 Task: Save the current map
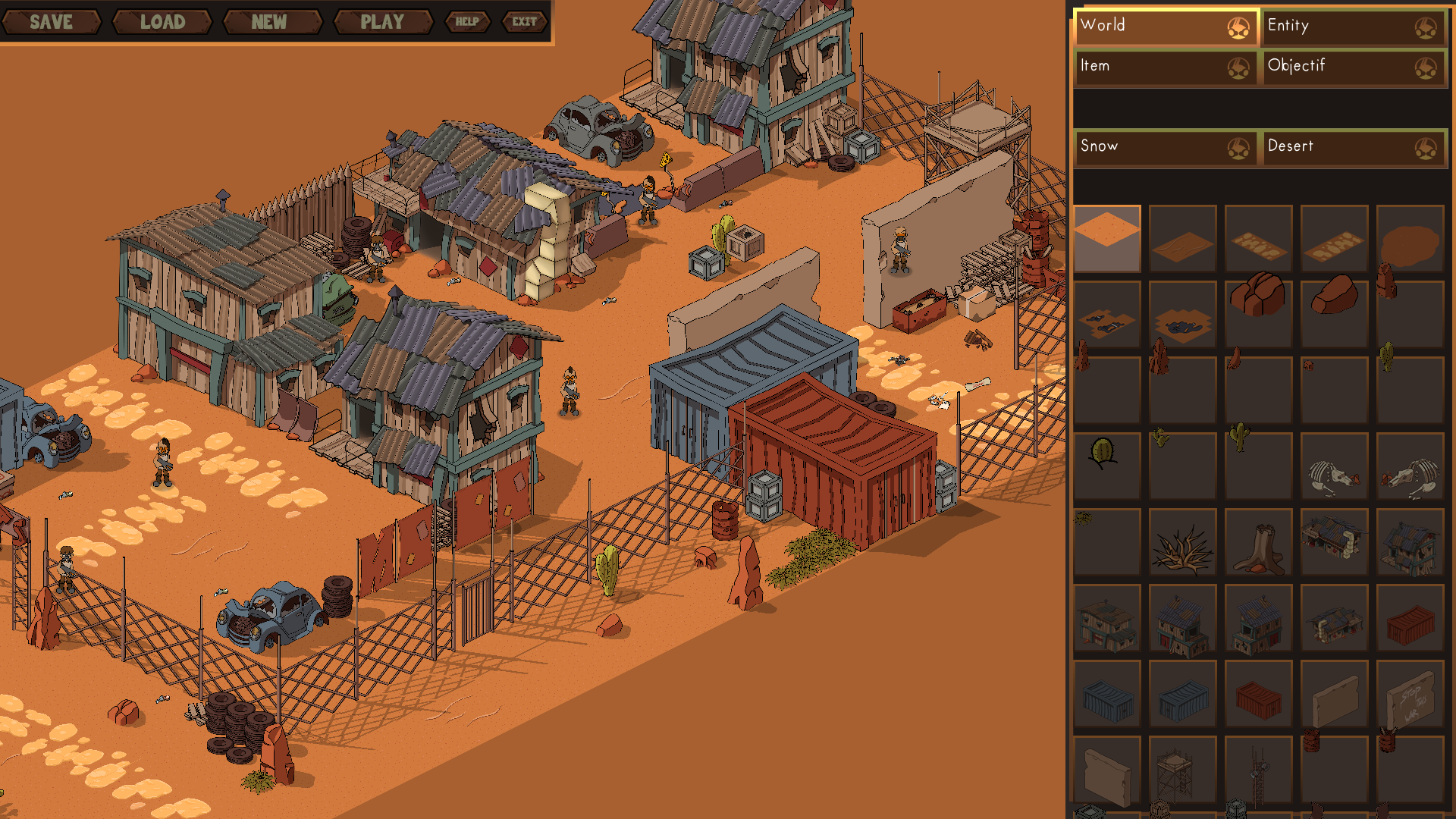click(x=51, y=22)
